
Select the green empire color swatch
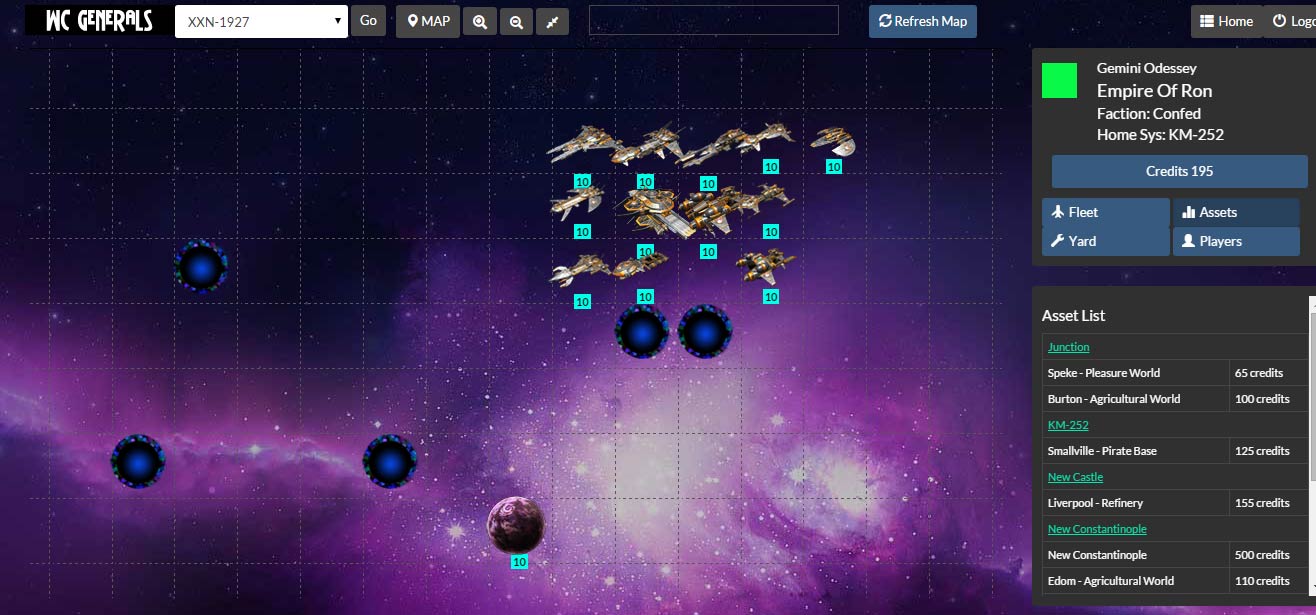pos(1059,81)
